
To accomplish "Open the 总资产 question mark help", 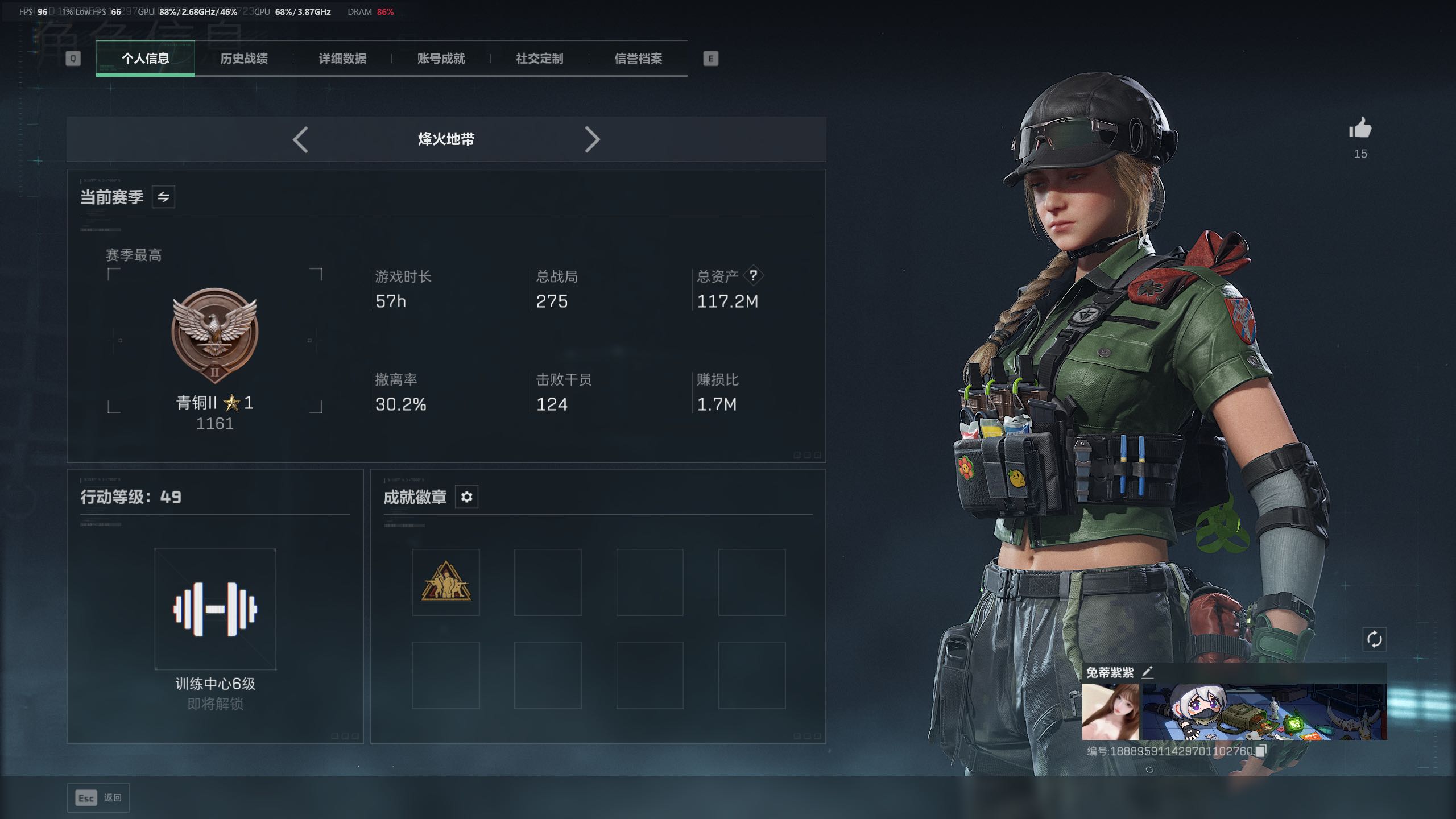I will [753, 276].
